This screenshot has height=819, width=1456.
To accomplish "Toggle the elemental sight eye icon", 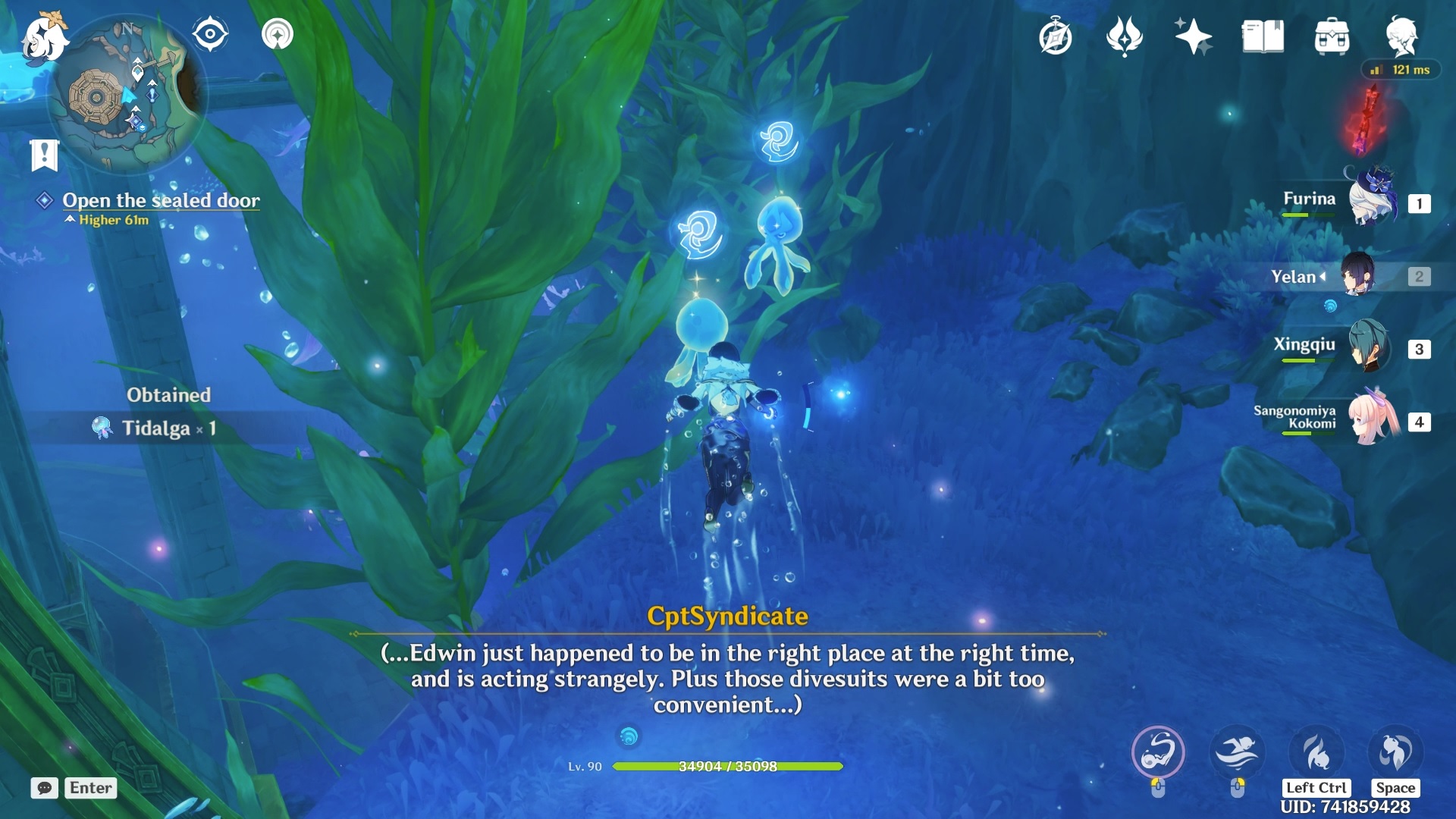I will pos(209,34).
